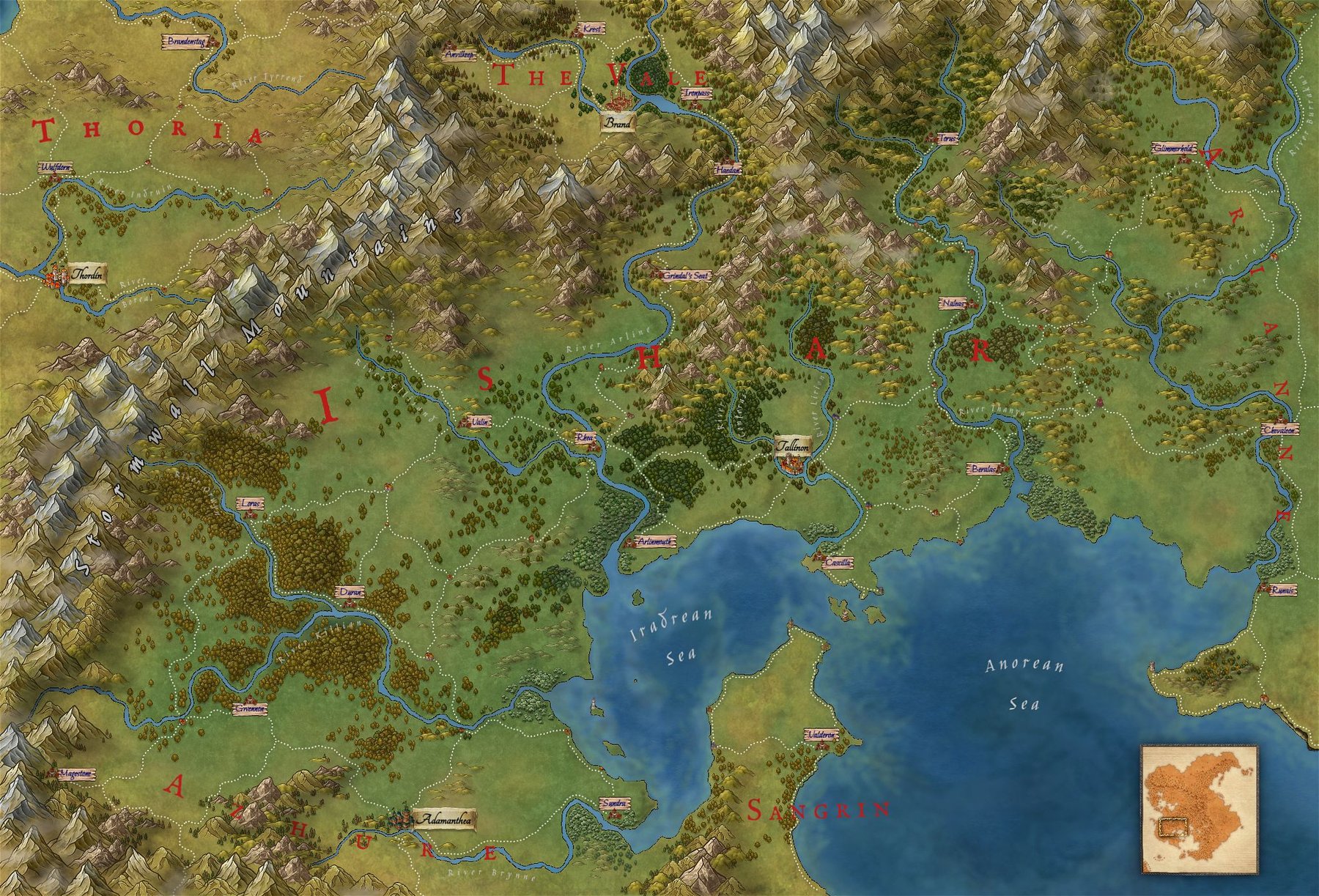This screenshot has width=1319, height=896.
Task: Choose the Valderon town marker
Action: point(820,734)
